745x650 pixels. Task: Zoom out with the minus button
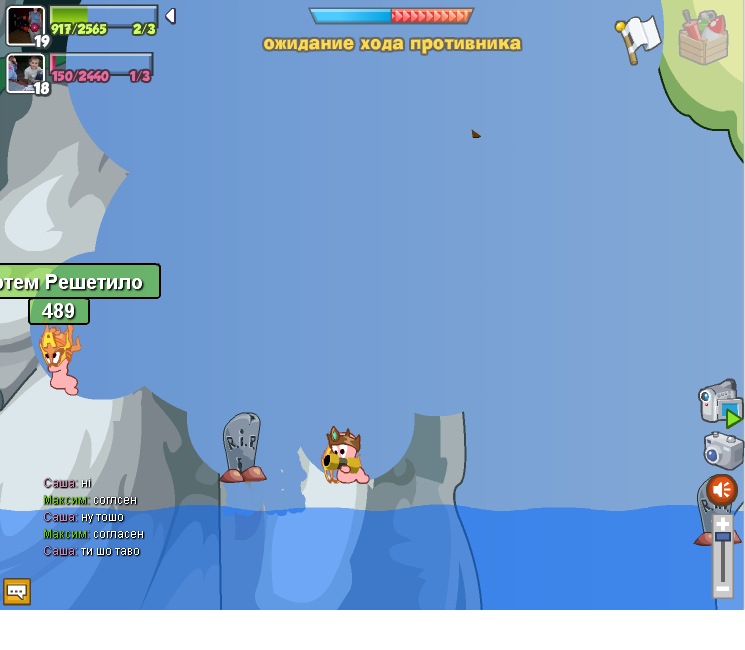[x=722, y=589]
